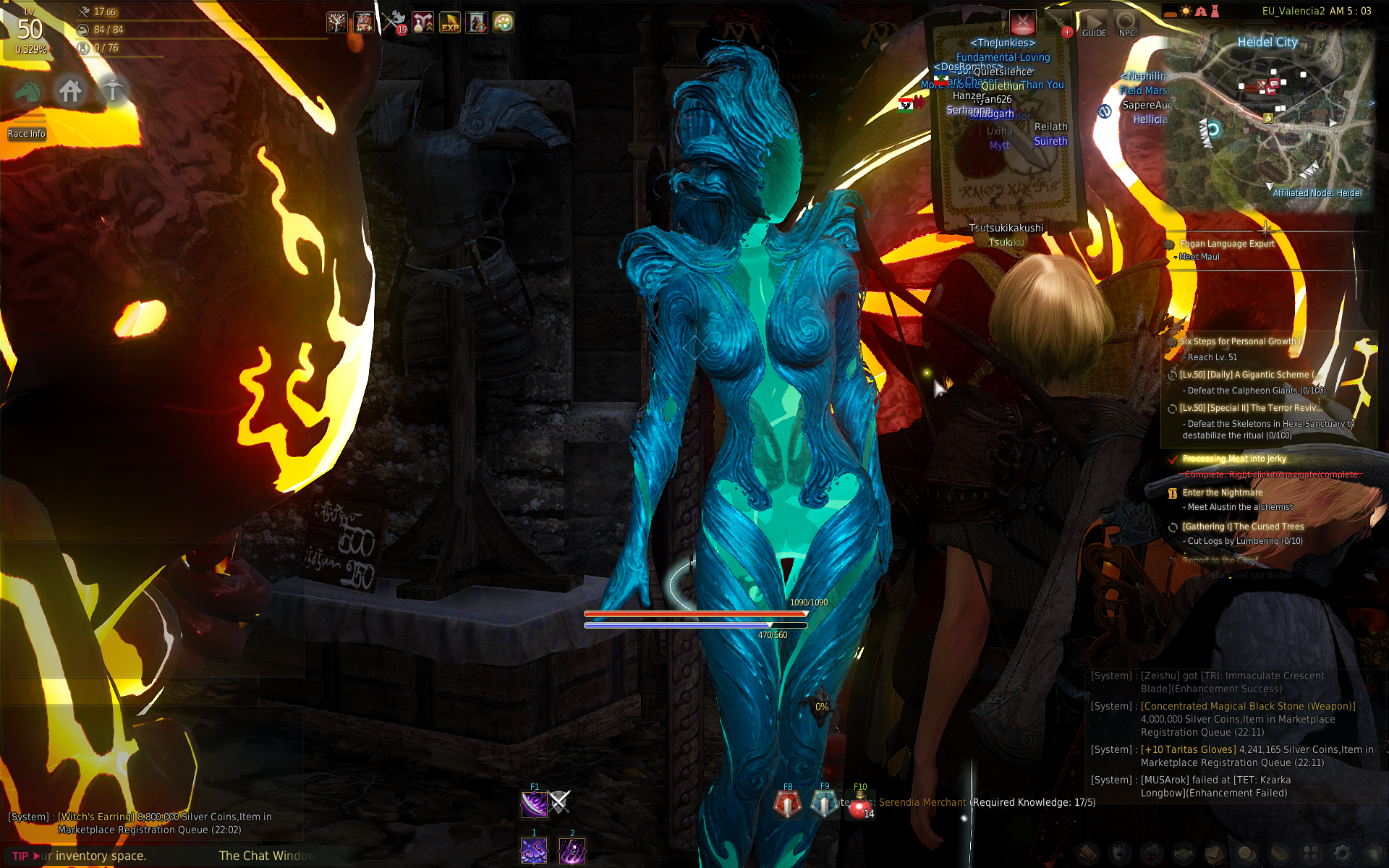1389x868 pixels.
Task: Select the house residence icon
Action: click(70, 91)
